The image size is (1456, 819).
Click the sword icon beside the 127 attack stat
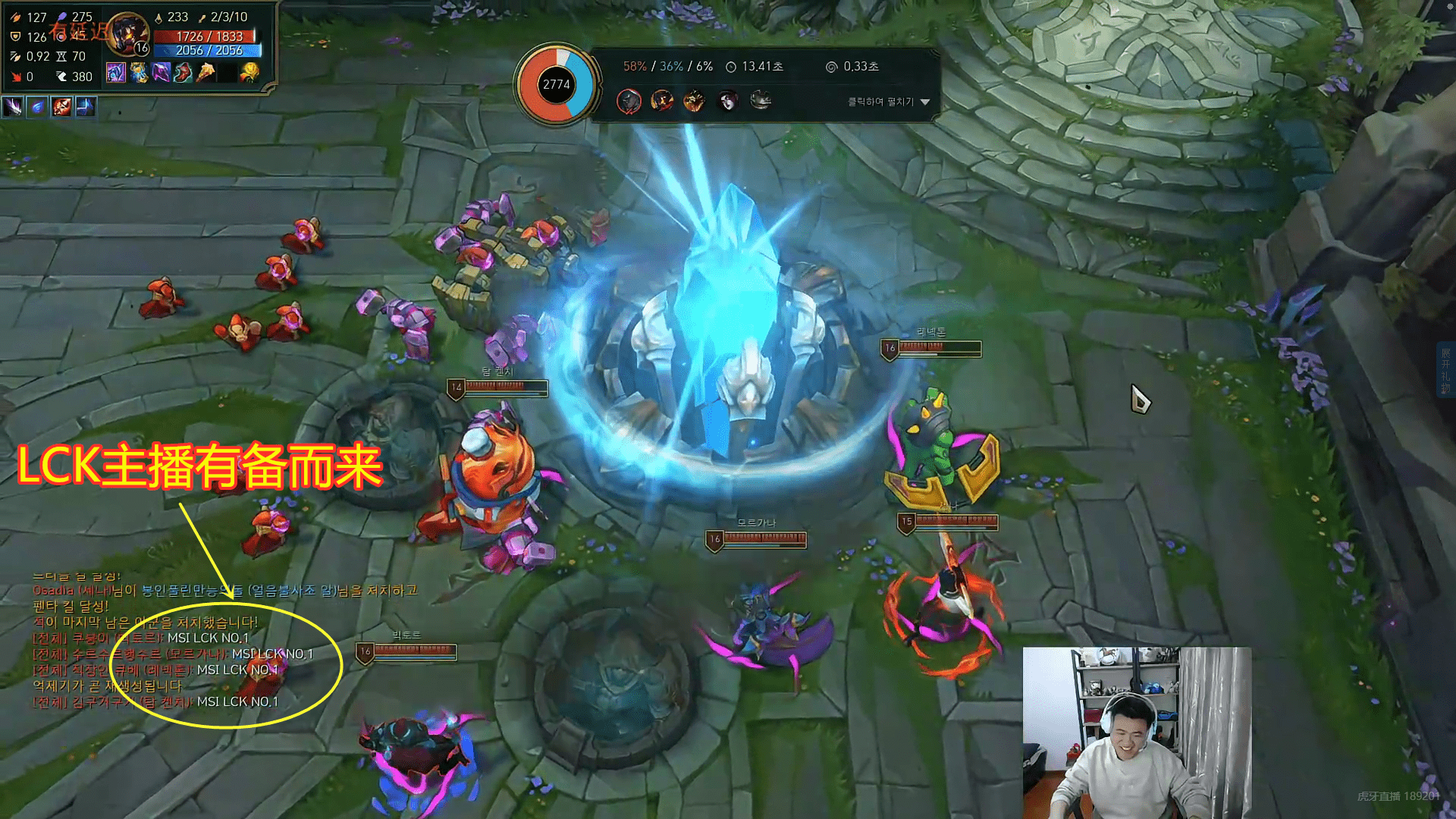click(x=16, y=17)
